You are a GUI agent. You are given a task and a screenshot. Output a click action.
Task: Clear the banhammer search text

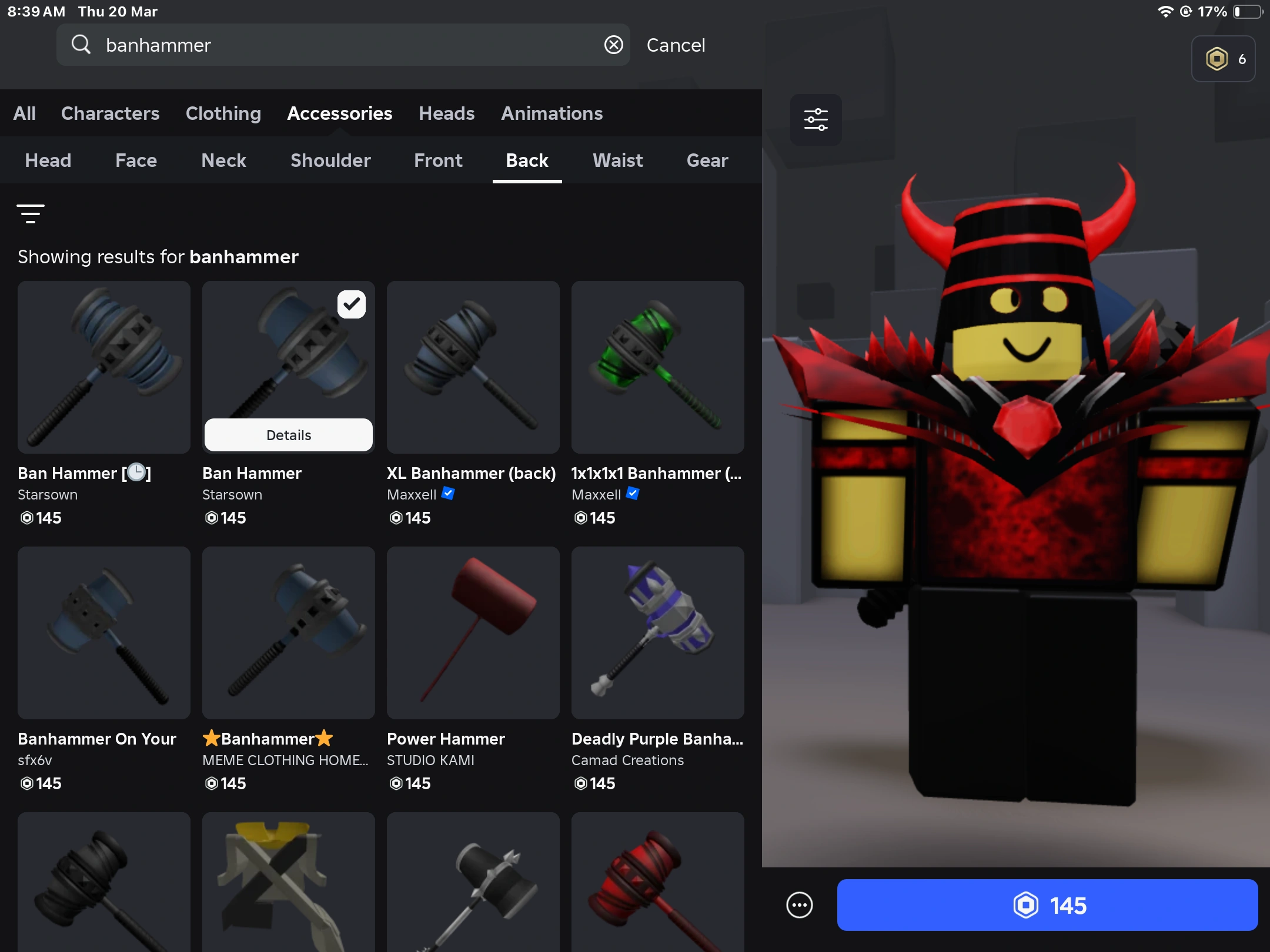coord(613,45)
